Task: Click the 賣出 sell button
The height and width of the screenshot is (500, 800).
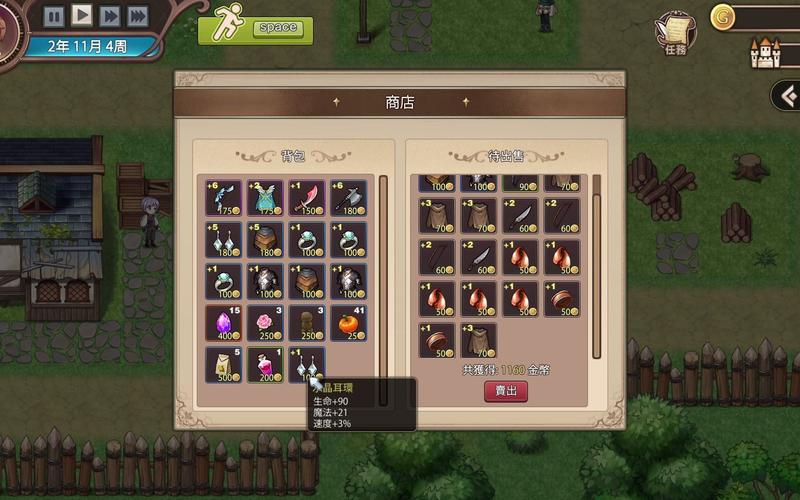Action: click(x=506, y=391)
